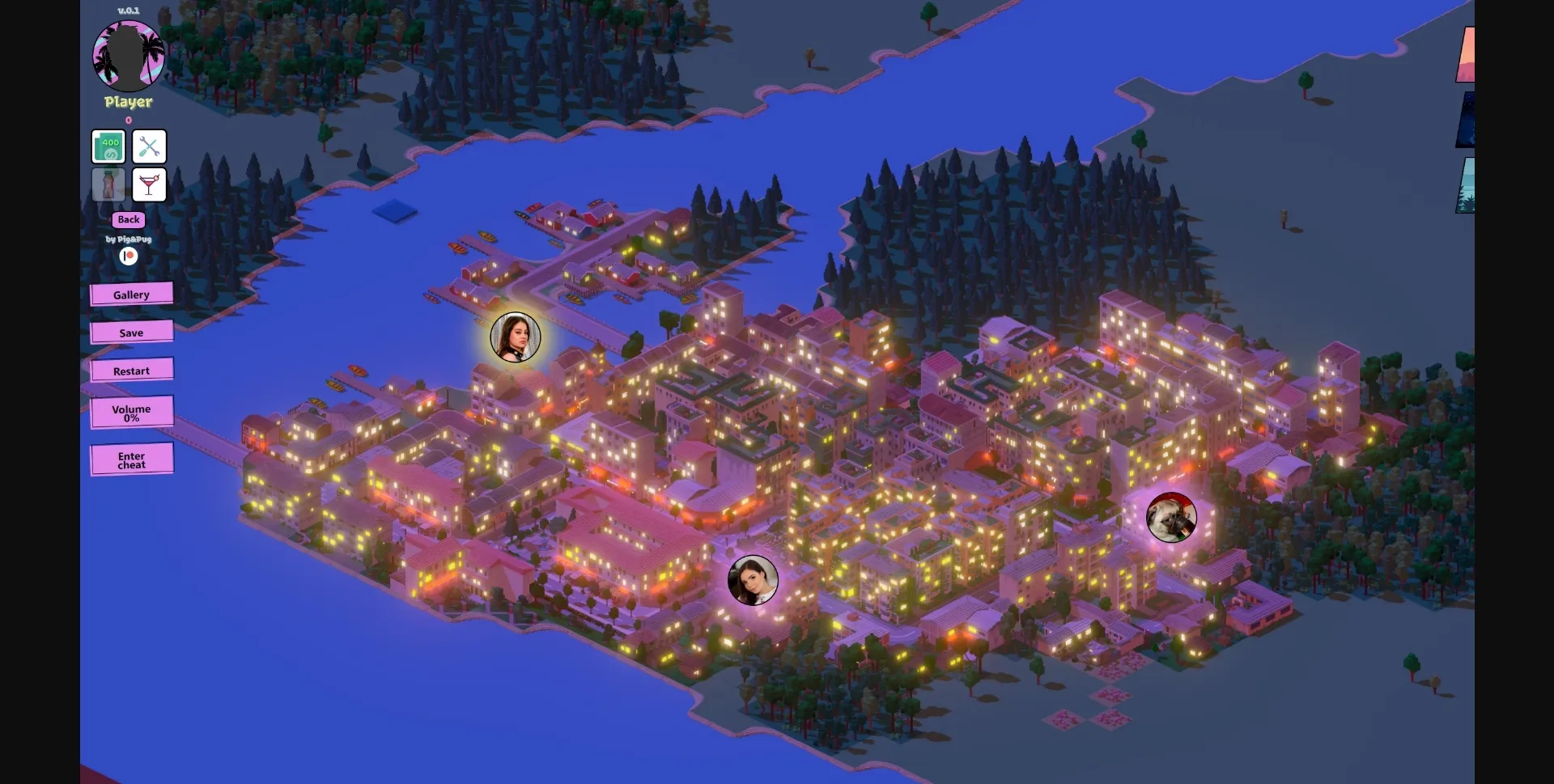Click the Restart button
Image resolution: width=1554 pixels, height=784 pixels.
tap(131, 371)
